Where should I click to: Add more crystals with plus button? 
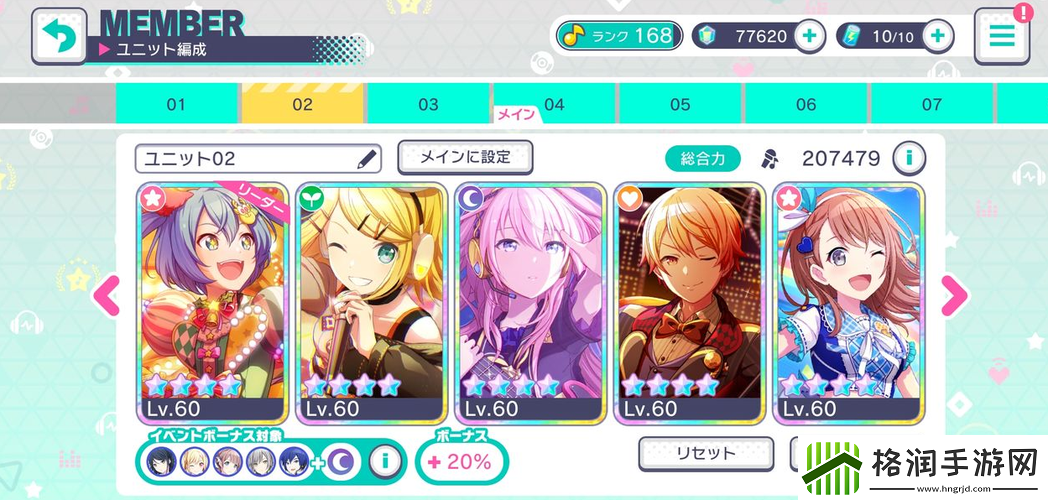coord(809,36)
